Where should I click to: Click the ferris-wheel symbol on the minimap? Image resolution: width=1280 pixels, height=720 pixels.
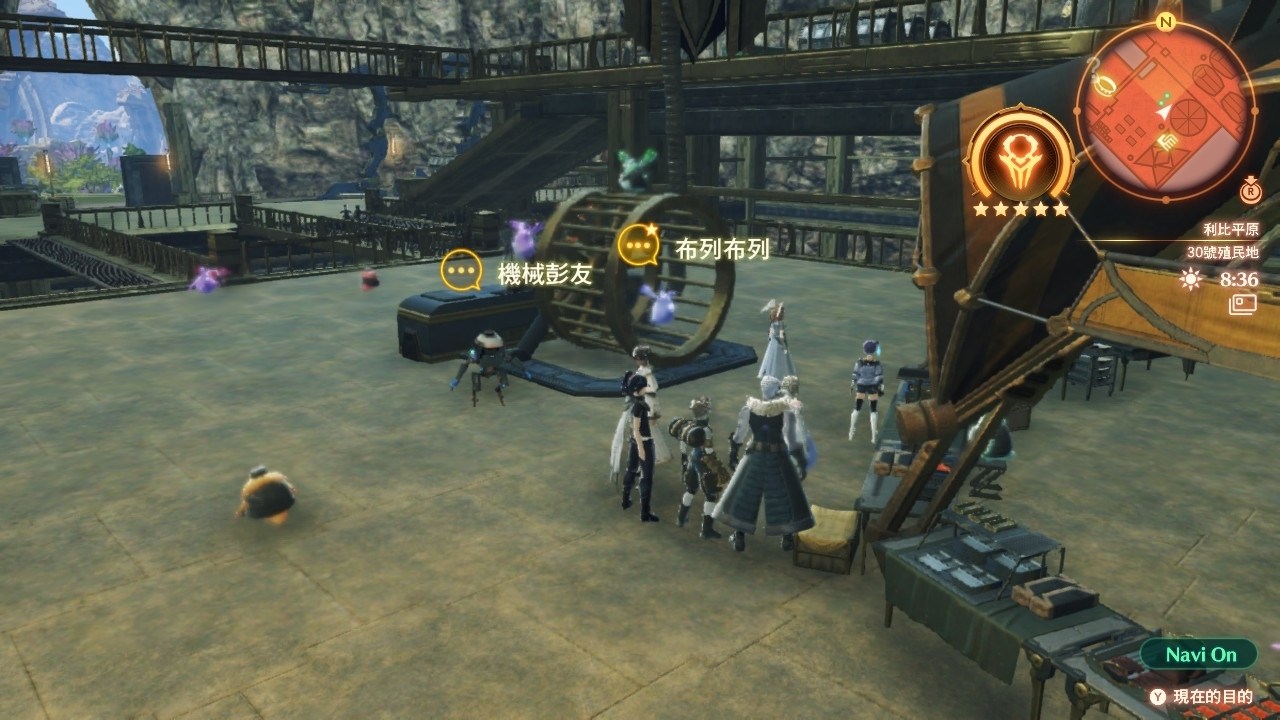pos(1187,118)
